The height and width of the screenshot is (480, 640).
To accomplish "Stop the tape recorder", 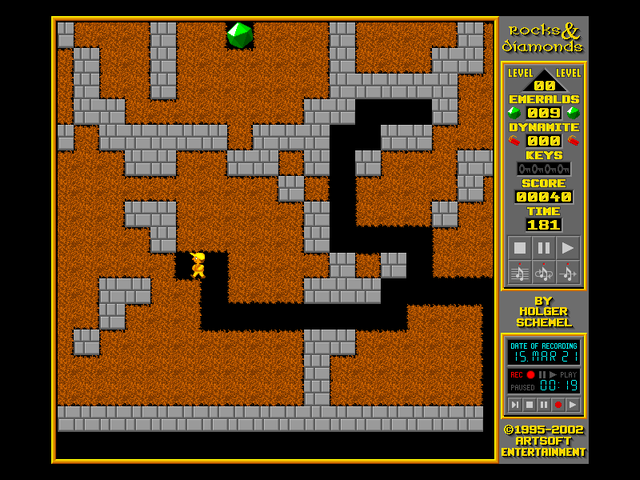I will coord(529,404).
